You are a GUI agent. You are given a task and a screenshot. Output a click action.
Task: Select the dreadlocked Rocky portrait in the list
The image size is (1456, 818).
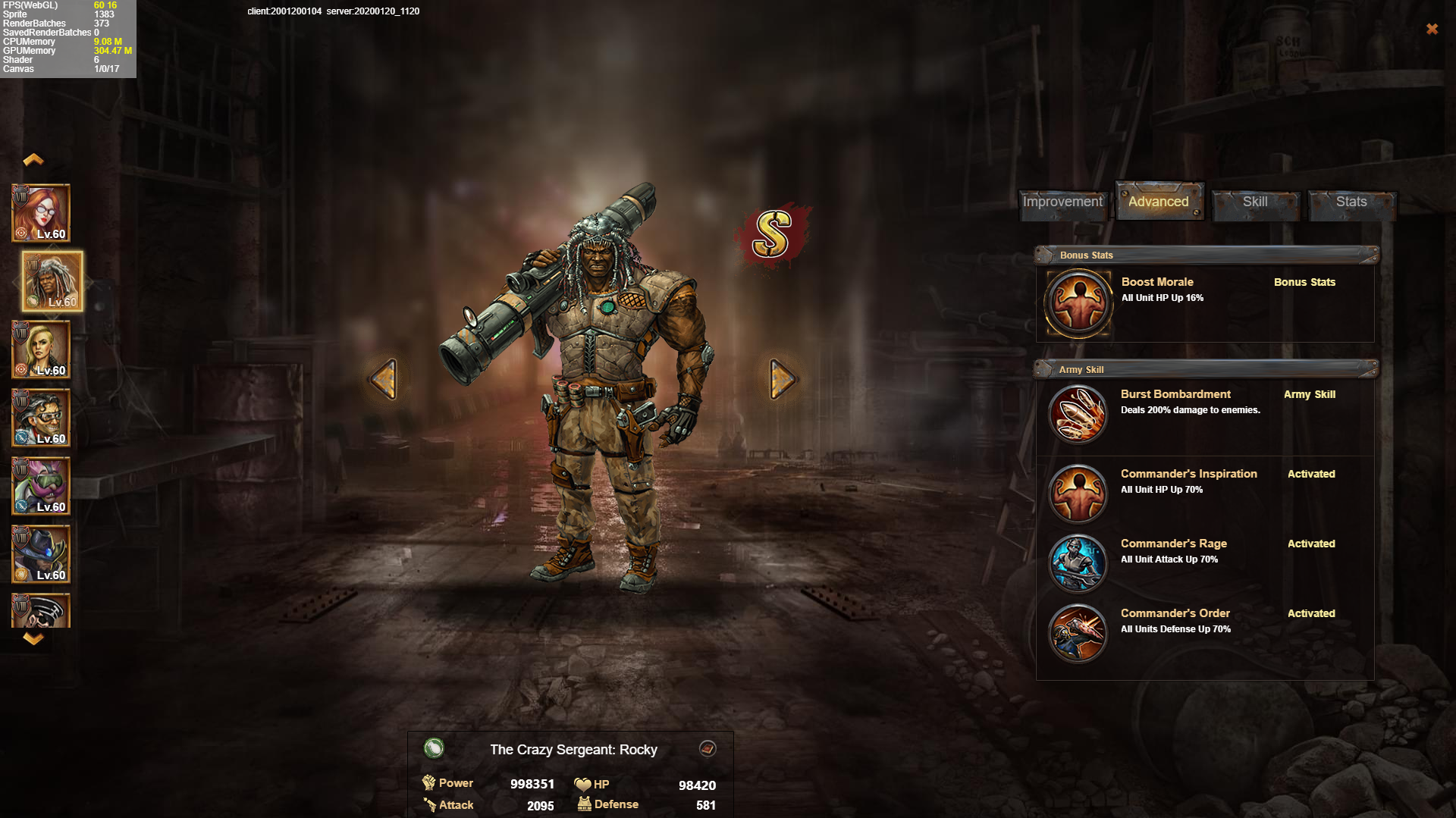point(52,281)
